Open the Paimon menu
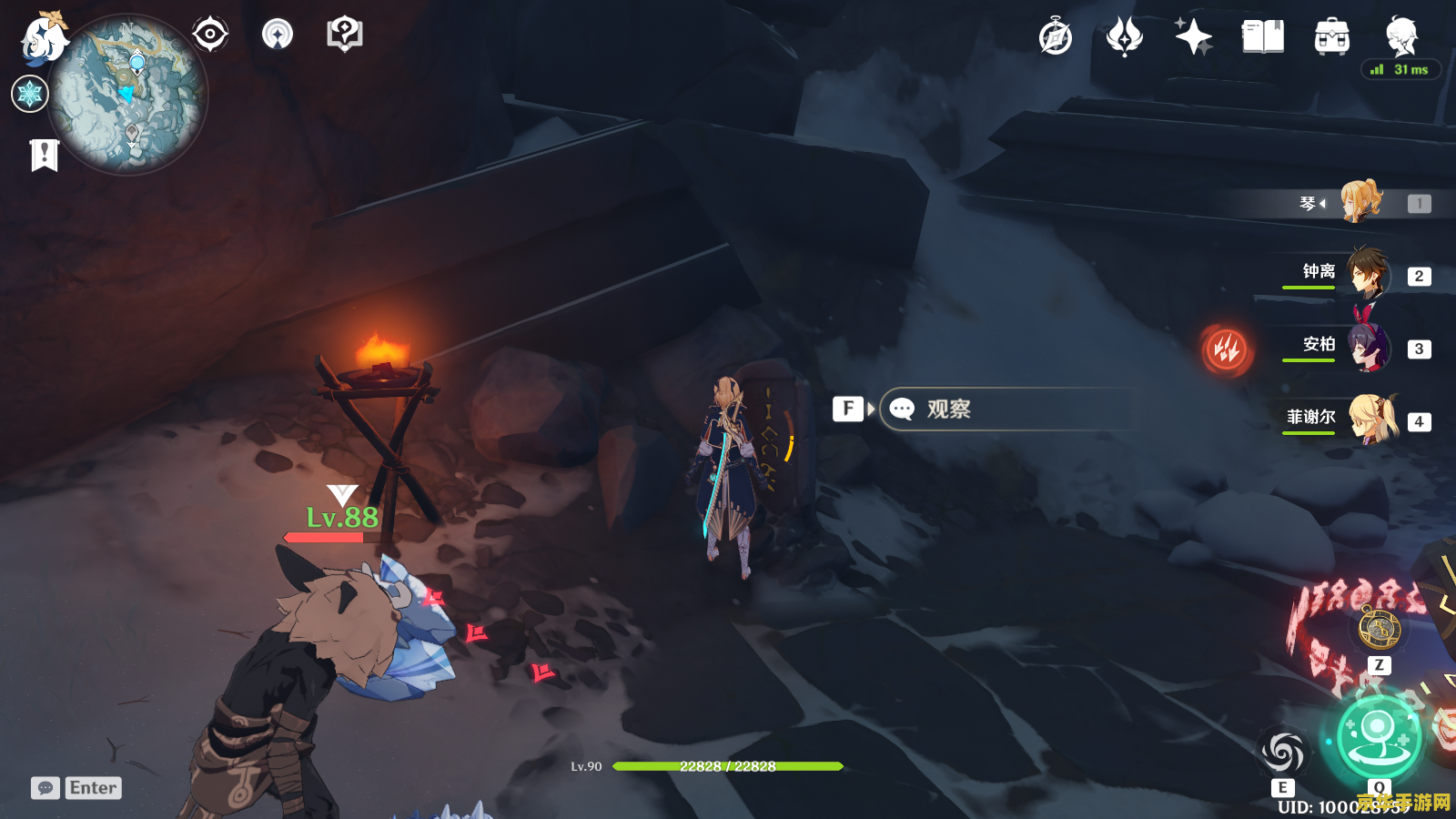Image resolution: width=1456 pixels, height=819 pixels. pos(43,39)
